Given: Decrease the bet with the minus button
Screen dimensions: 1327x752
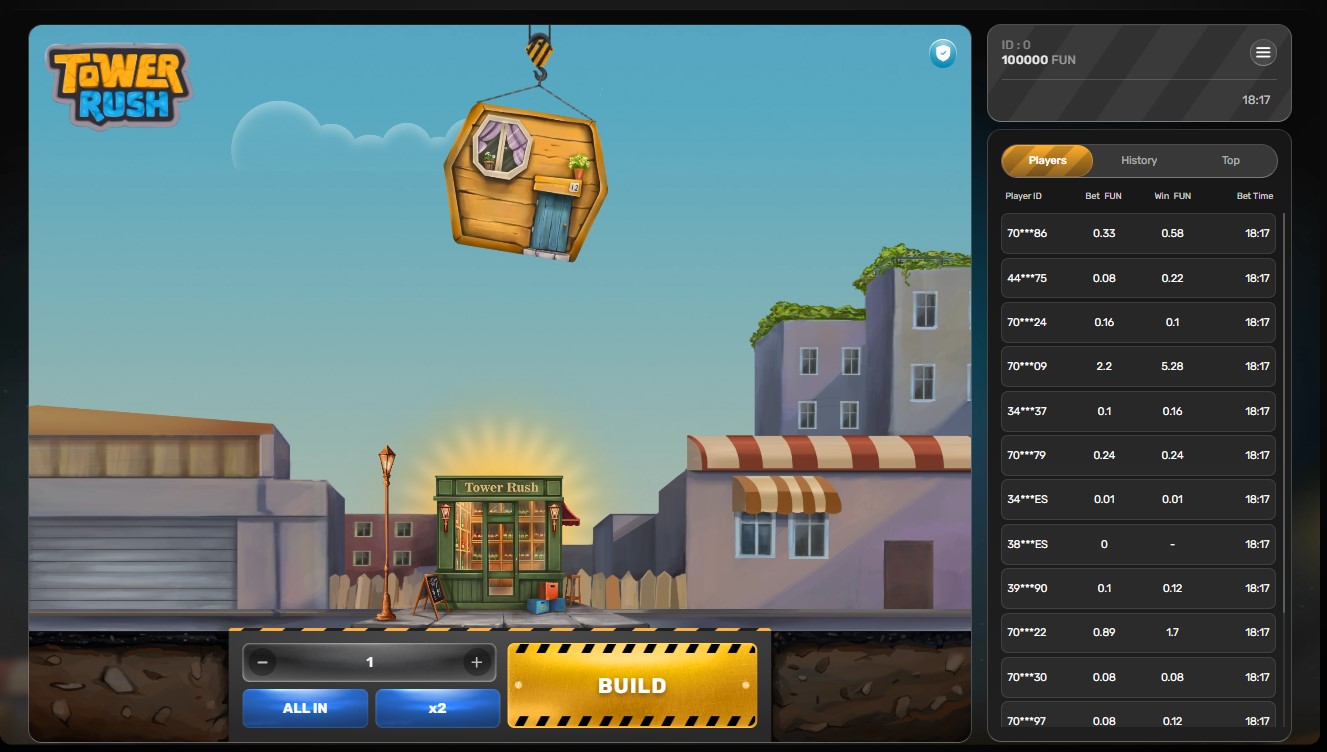Looking at the screenshot, I should pyautogui.click(x=262, y=662).
